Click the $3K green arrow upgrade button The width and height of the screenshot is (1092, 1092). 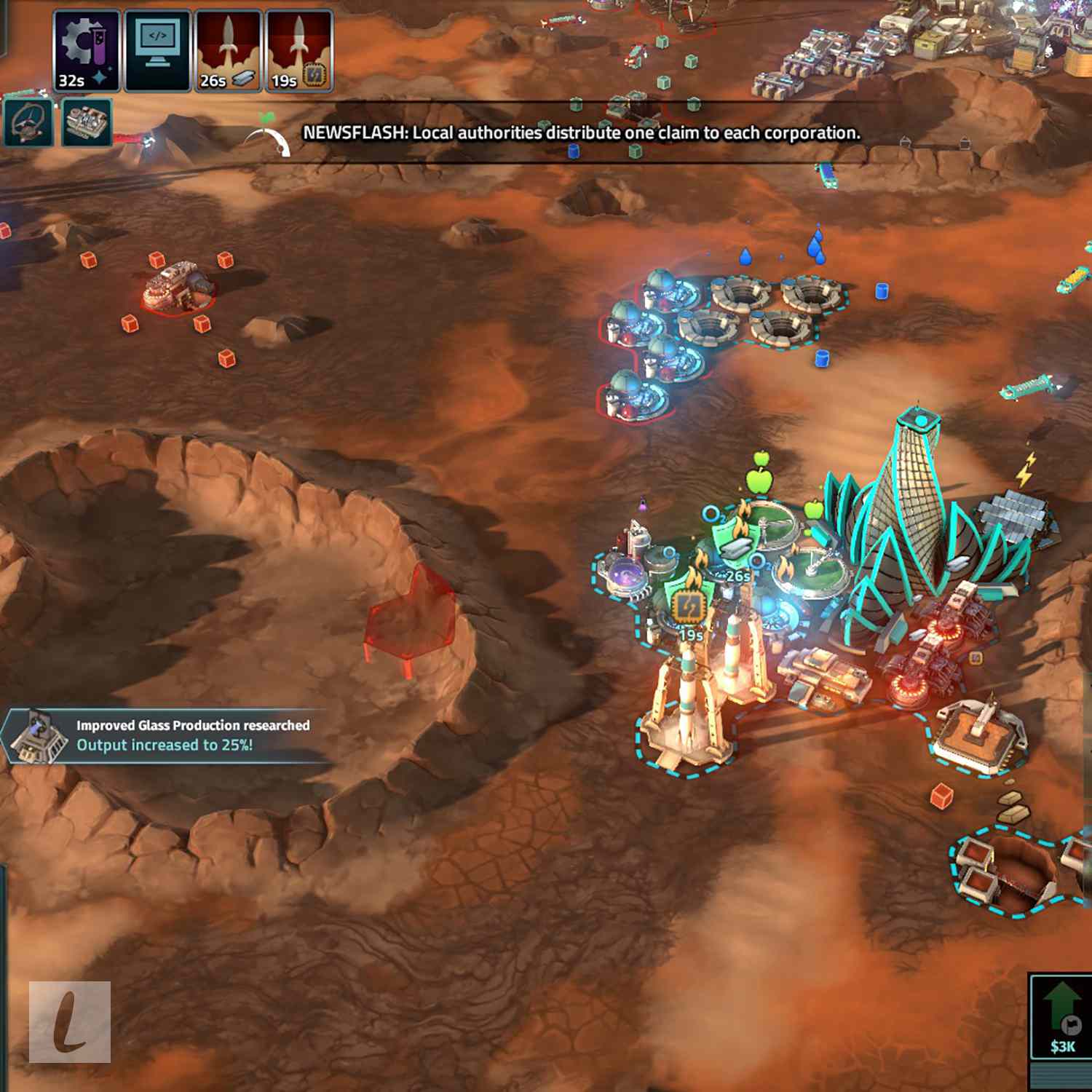click(x=1061, y=1016)
